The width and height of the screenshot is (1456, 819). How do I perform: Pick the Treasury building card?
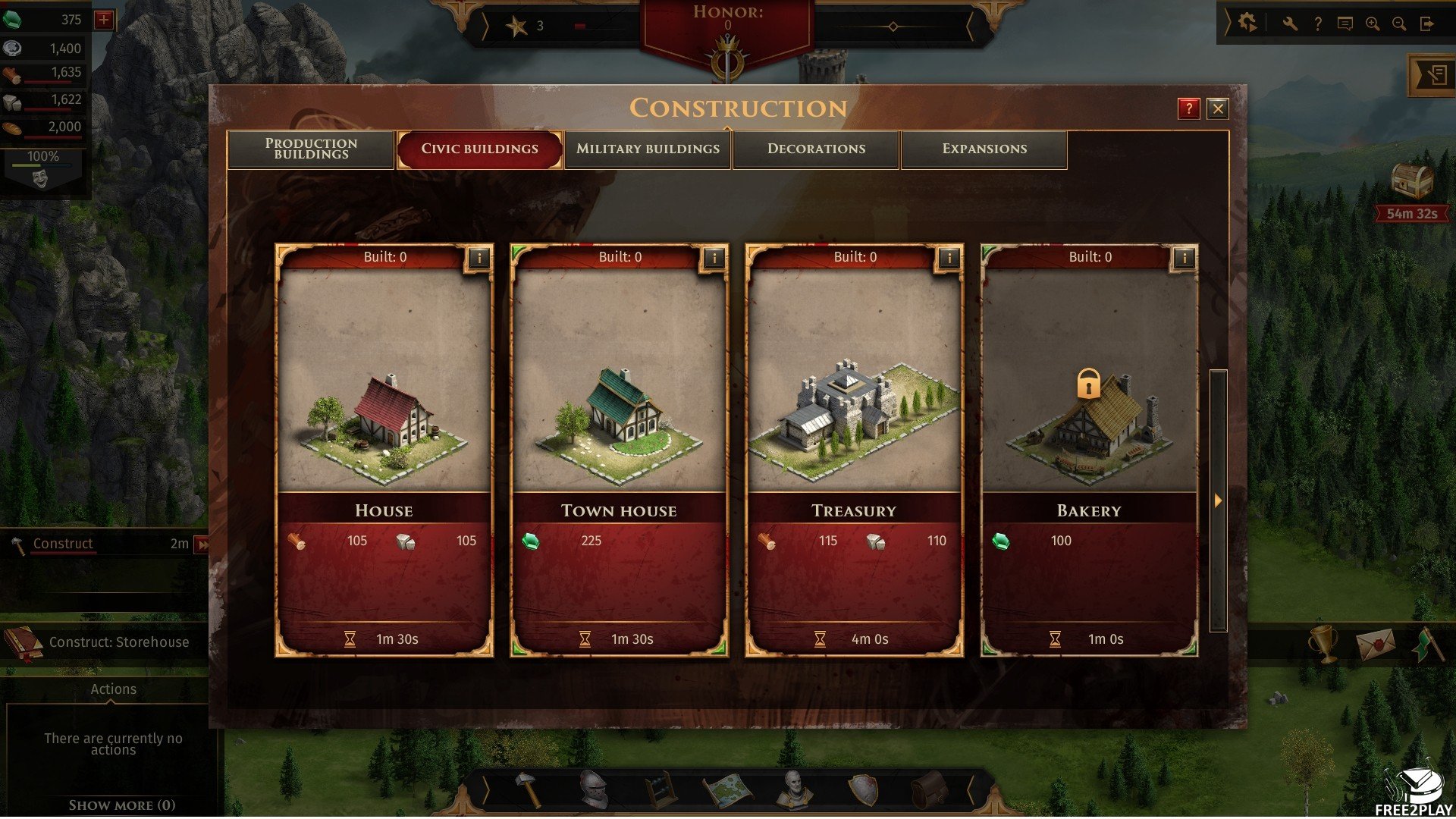[855, 425]
